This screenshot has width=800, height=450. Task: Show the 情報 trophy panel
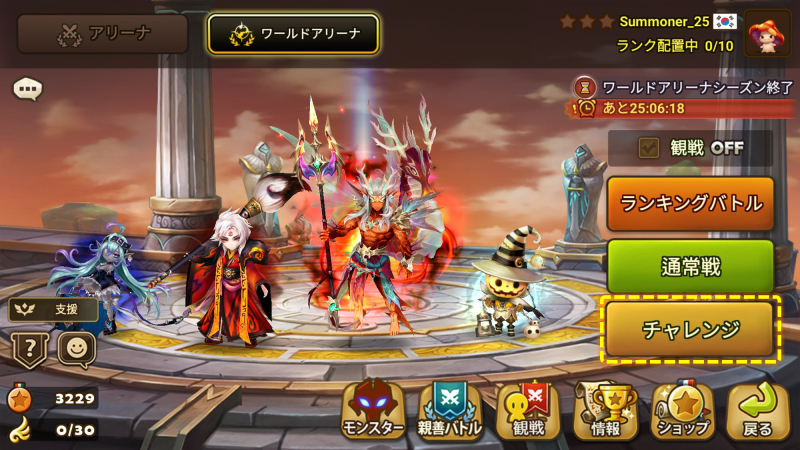coord(605,411)
